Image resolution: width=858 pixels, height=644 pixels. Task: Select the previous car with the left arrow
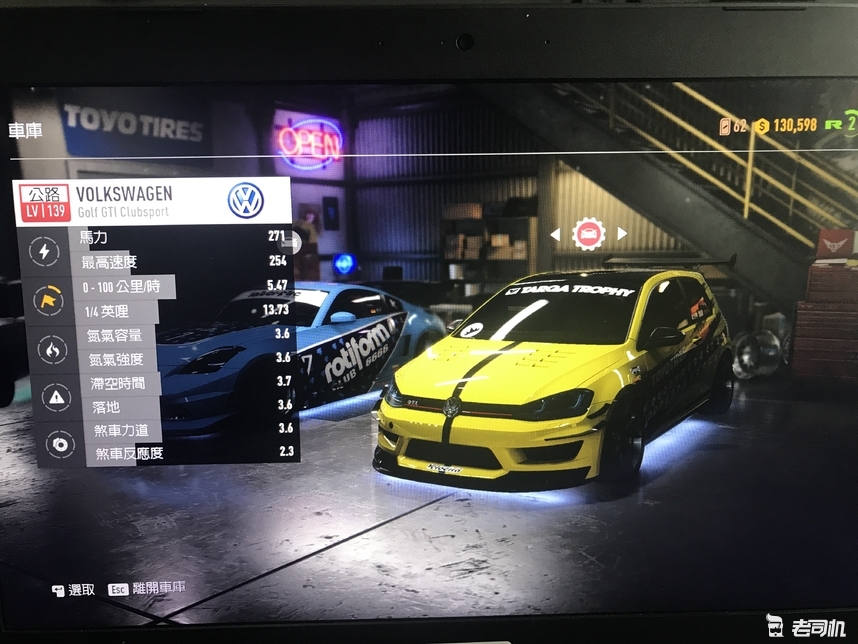(556, 234)
